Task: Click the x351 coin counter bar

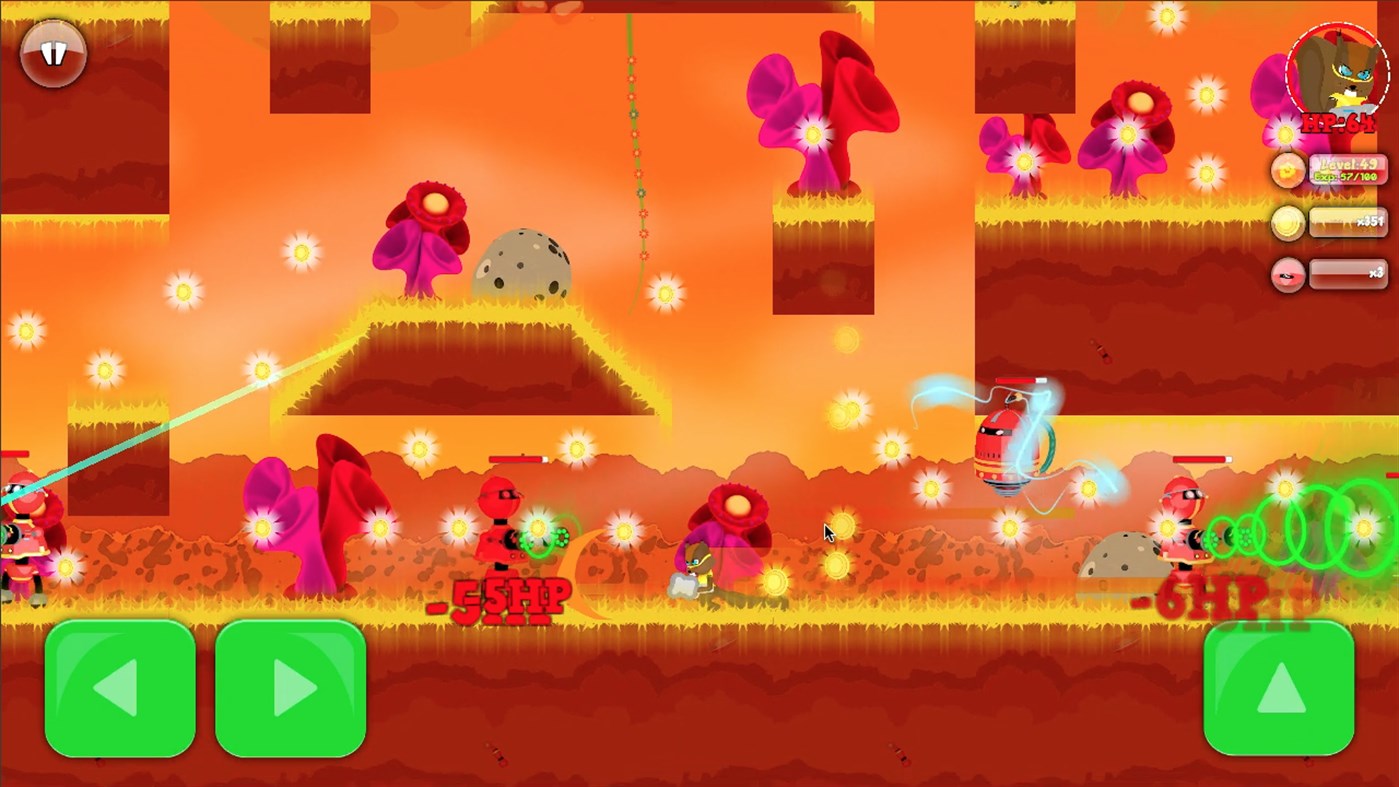Action: pyautogui.click(x=1350, y=223)
